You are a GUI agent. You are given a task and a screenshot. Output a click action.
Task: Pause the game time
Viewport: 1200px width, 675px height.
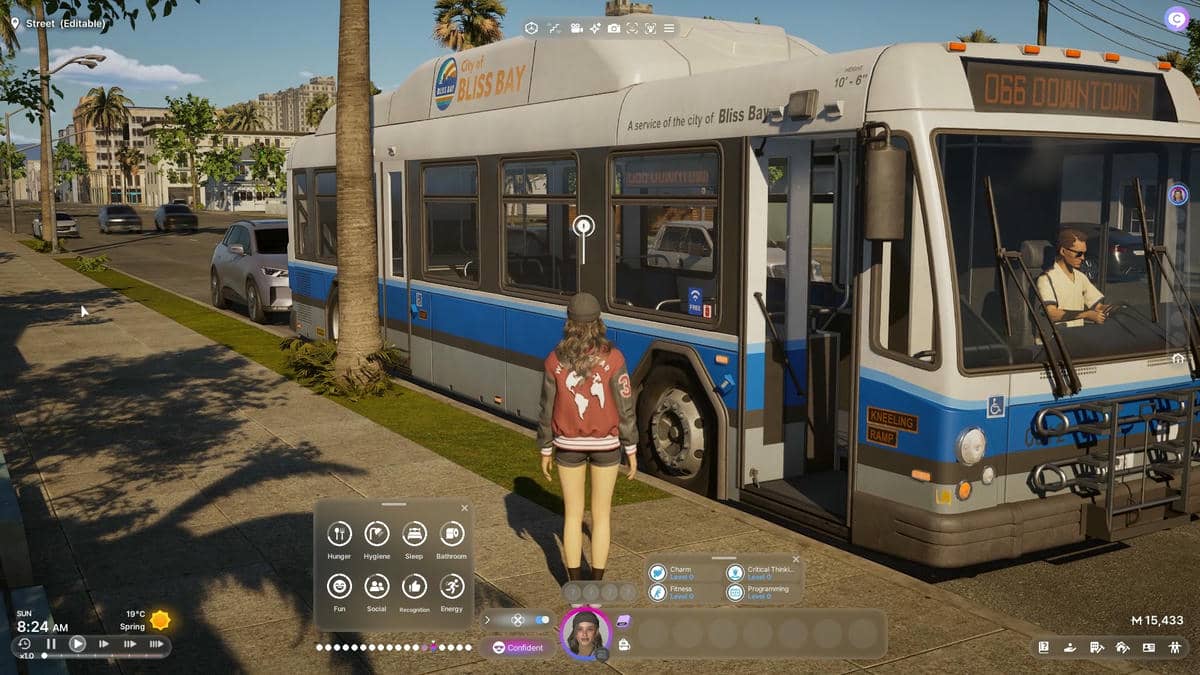[51, 644]
